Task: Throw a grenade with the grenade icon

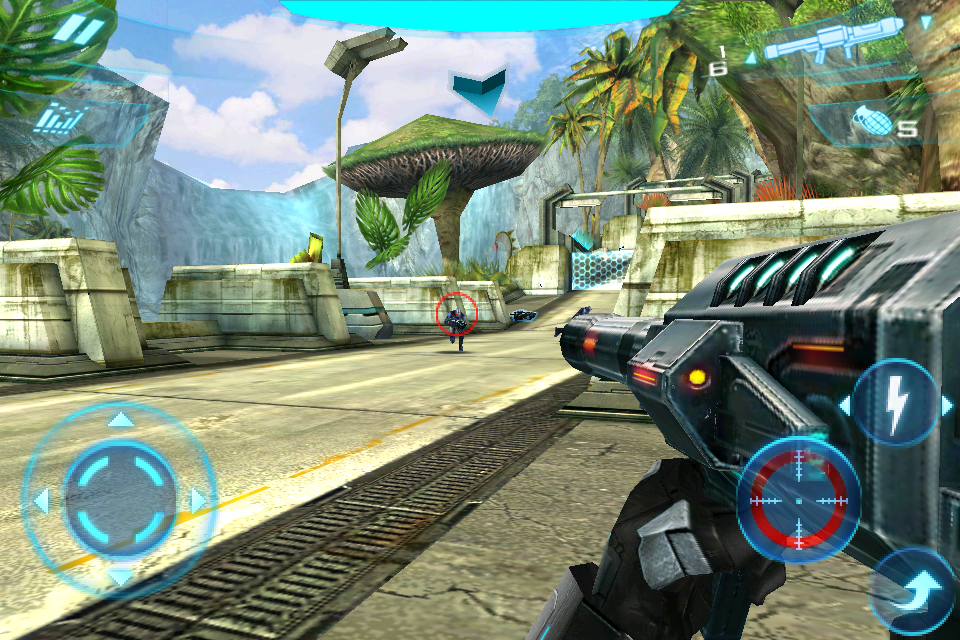Action: 871,124
